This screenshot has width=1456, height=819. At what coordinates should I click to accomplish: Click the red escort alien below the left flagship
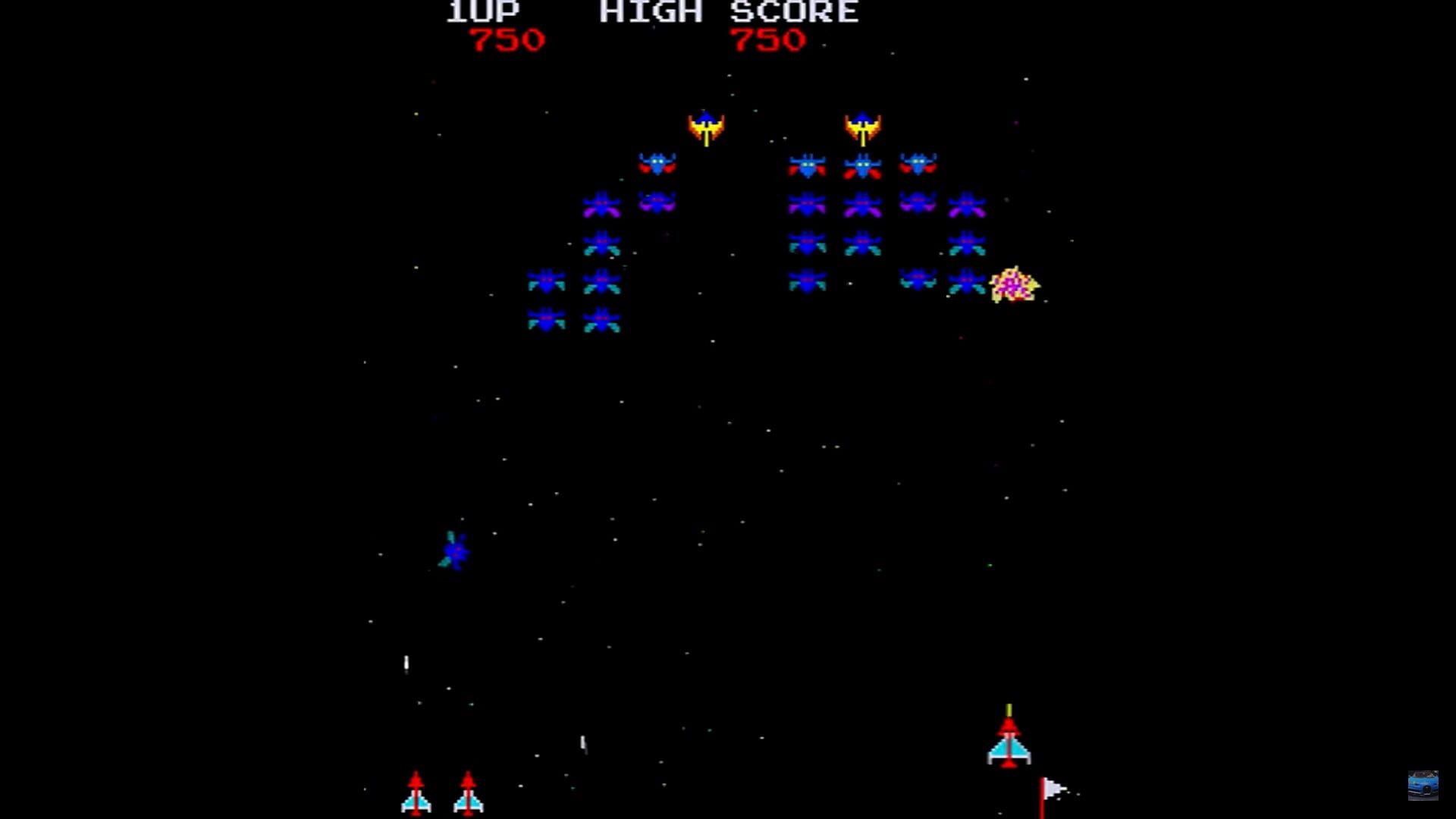click(x=658, y=163)
